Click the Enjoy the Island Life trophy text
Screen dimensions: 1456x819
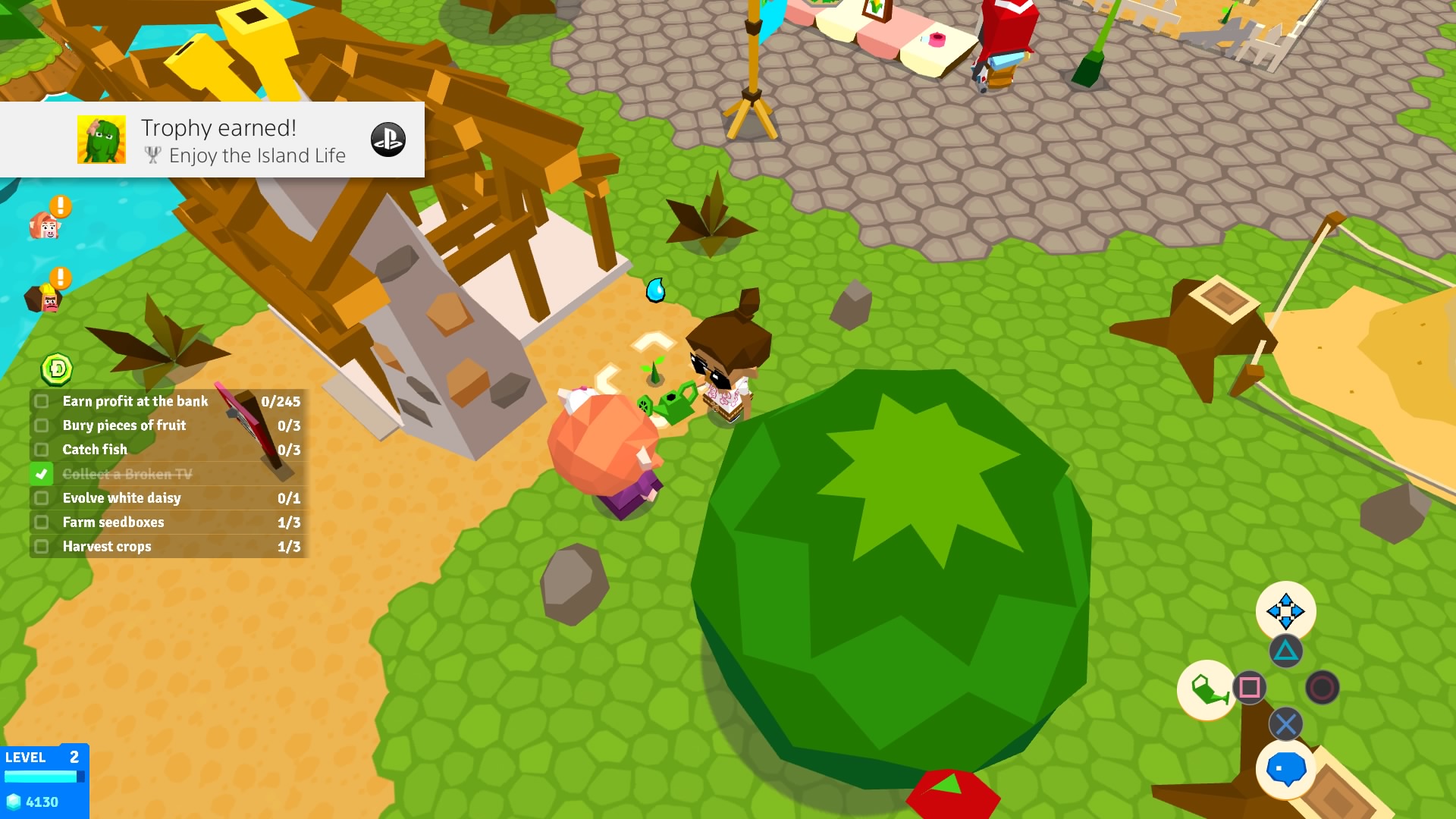point(258,156)
